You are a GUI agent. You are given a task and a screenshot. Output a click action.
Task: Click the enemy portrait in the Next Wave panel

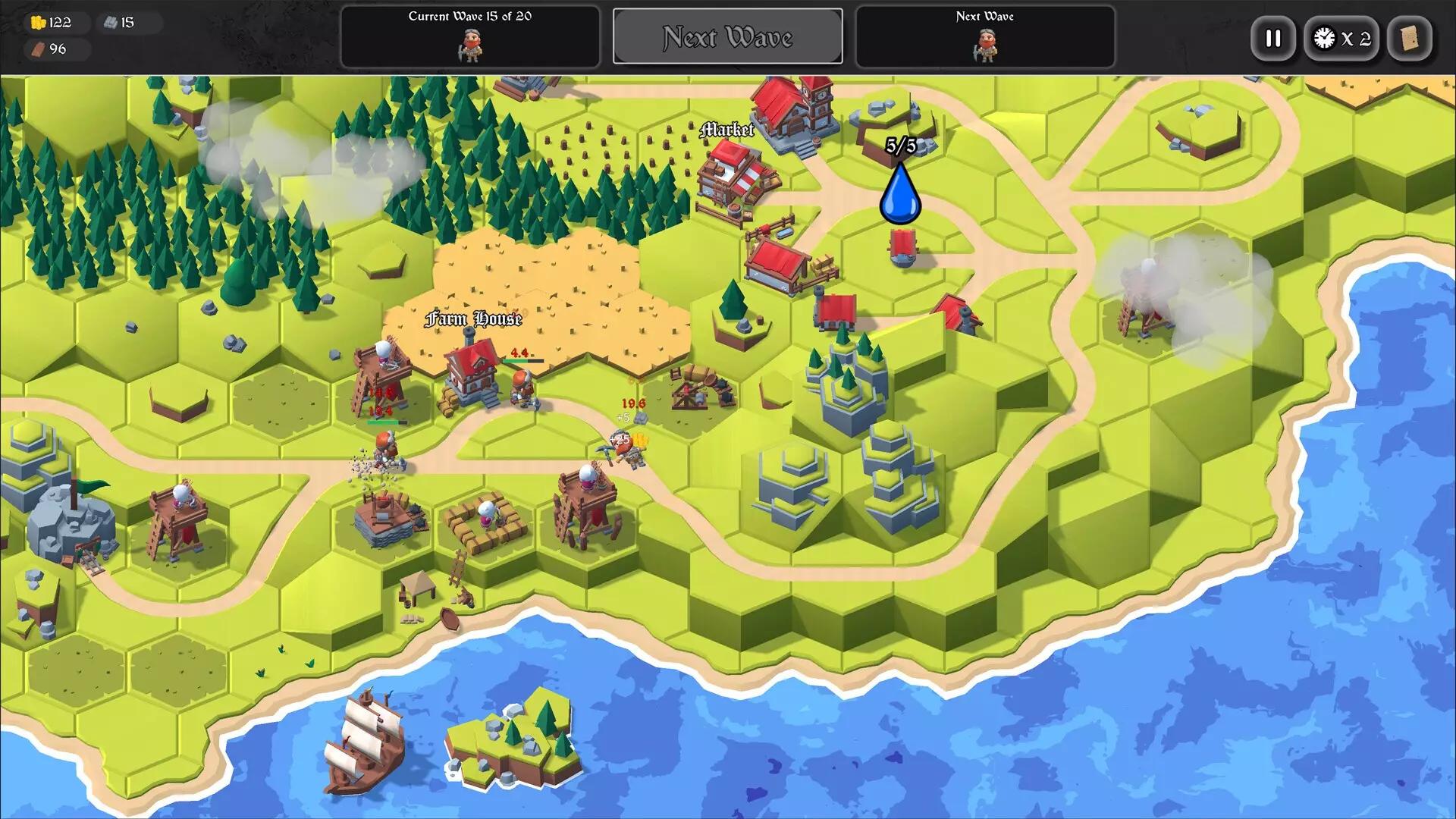985,45
